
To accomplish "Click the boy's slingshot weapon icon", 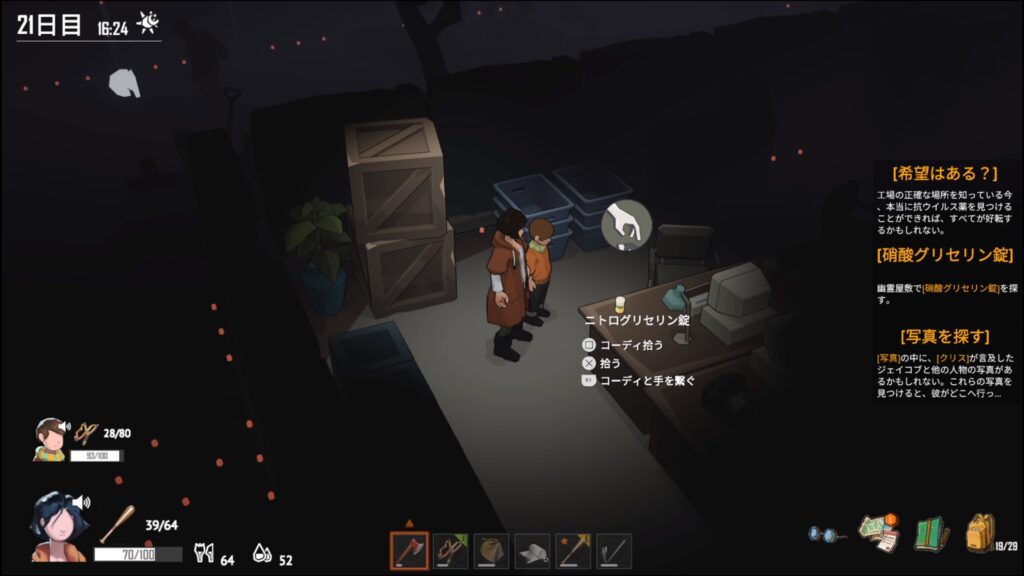I will click(x=86, y=432).
